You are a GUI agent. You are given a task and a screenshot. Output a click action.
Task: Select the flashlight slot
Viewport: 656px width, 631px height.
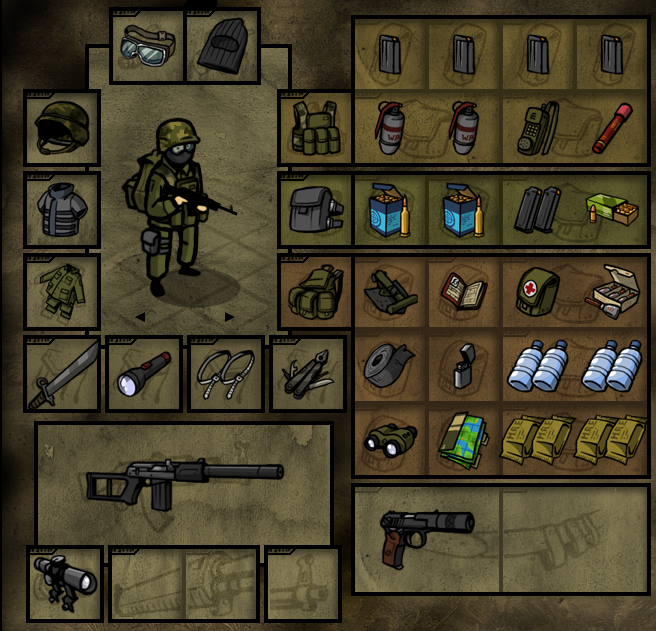click(144, 374)
